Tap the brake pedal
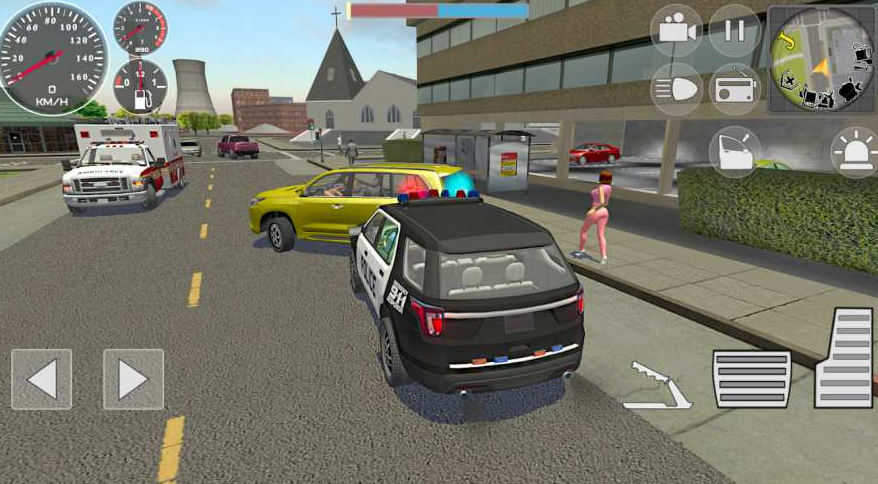The height and width of the screenshot is (484, 878). [751, 379]
